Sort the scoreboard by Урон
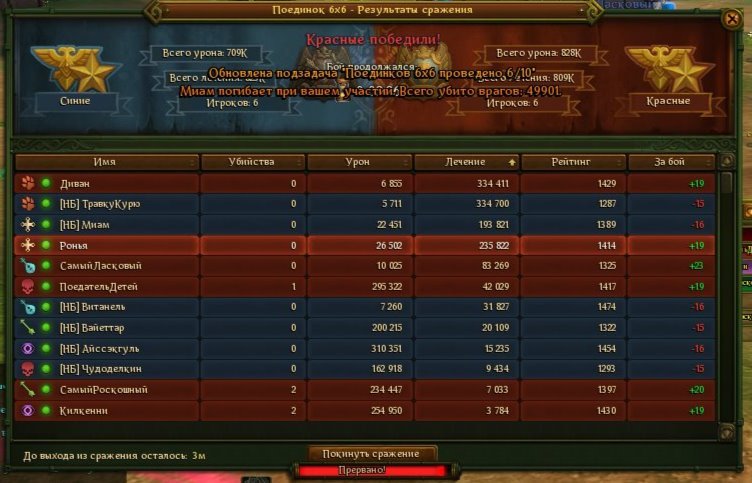 tap(358, 162)
